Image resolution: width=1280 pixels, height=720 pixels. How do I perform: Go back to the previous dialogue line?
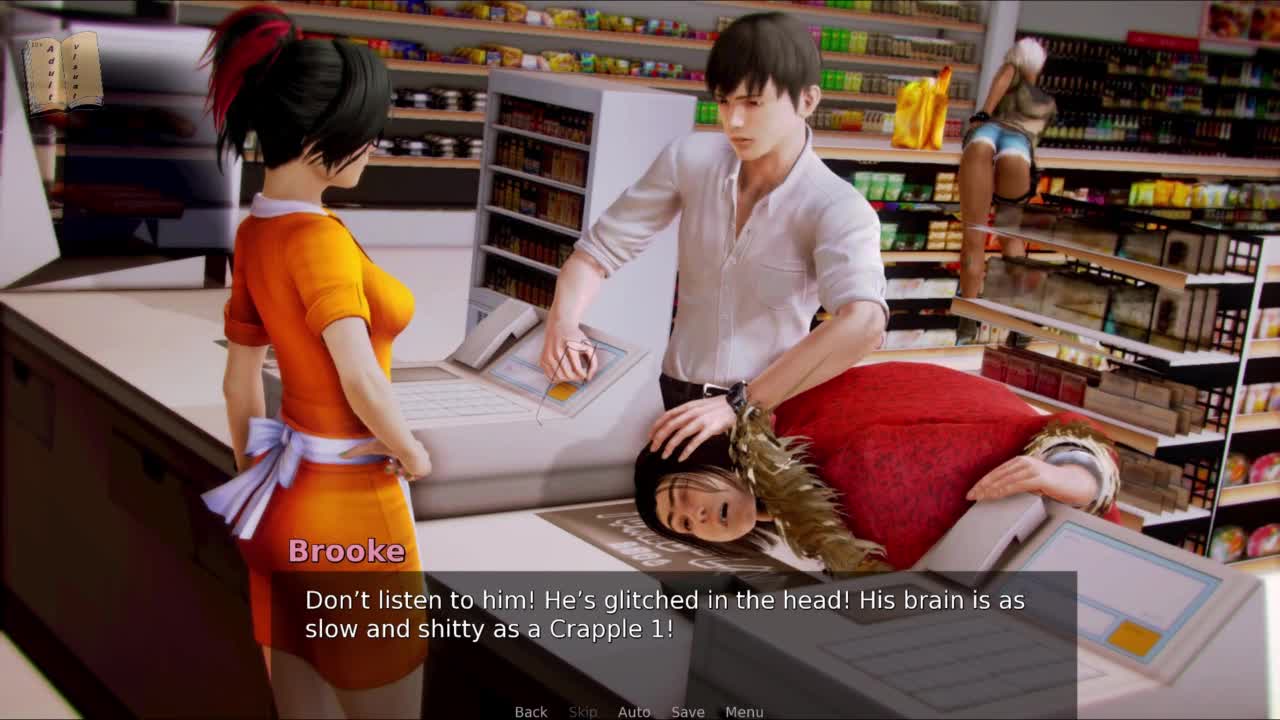[531, 712]
